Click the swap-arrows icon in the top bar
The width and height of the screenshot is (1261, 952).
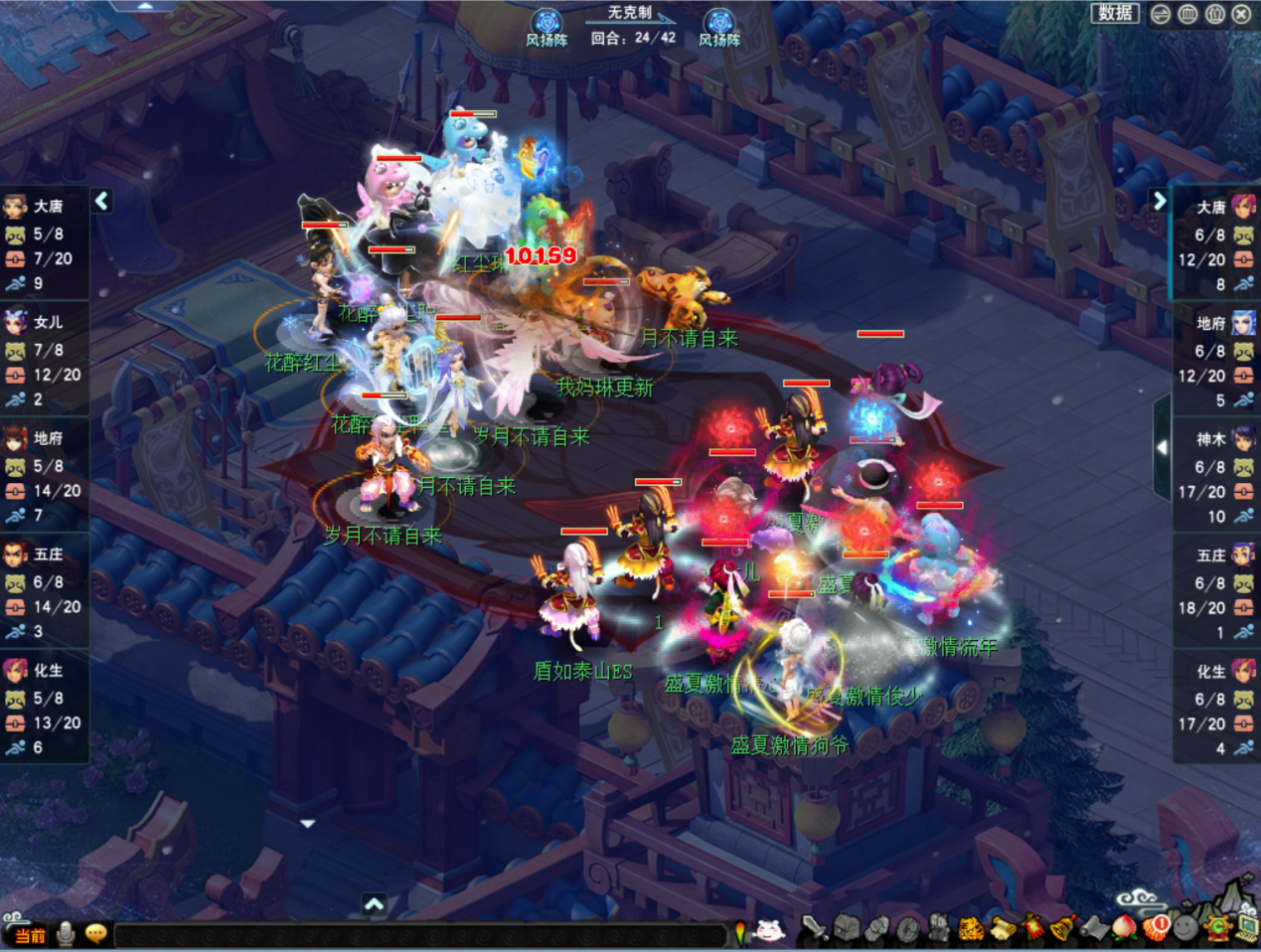tap(1161, 14)
